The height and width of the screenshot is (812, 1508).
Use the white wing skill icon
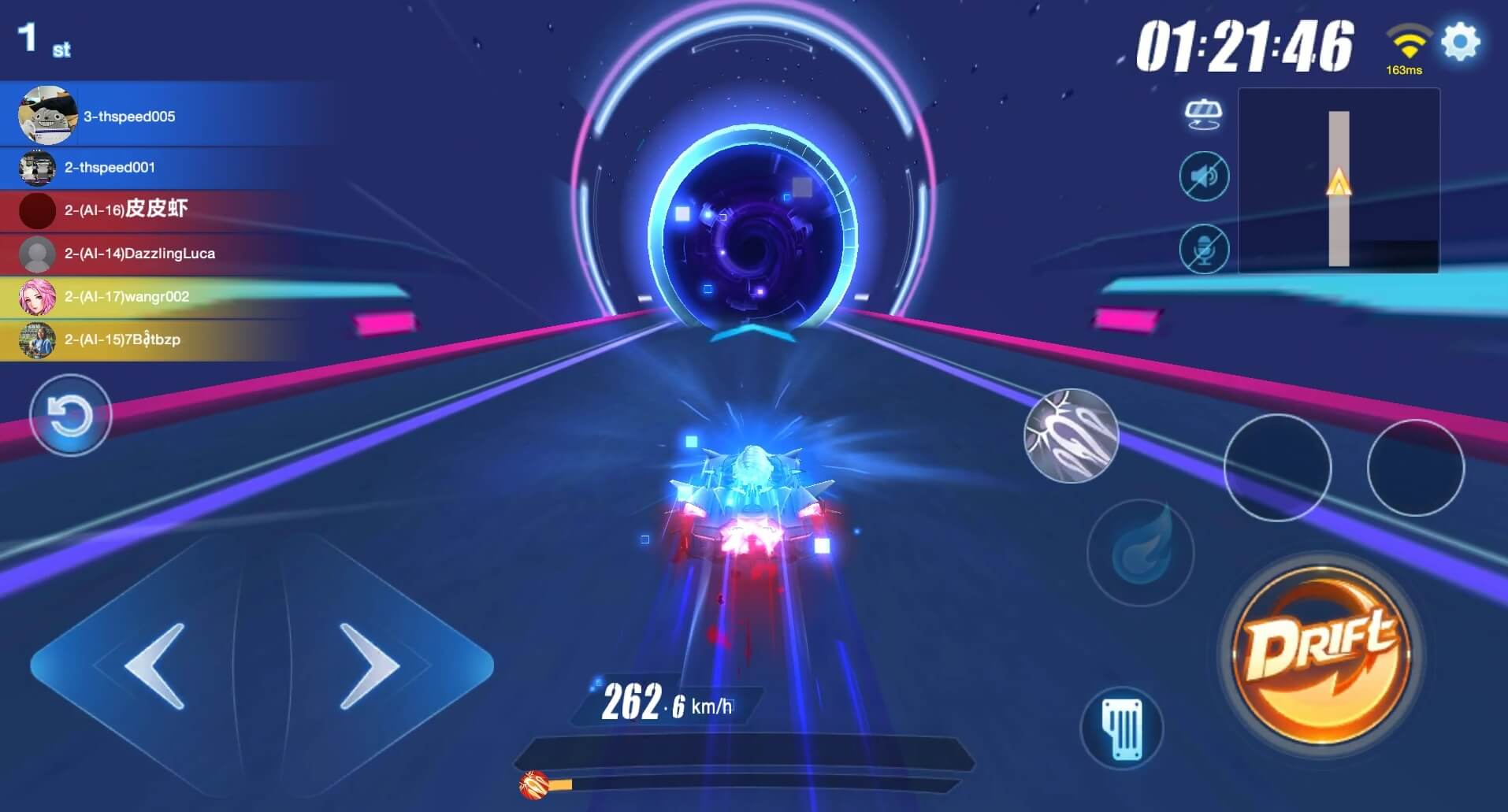point(1071,436)
